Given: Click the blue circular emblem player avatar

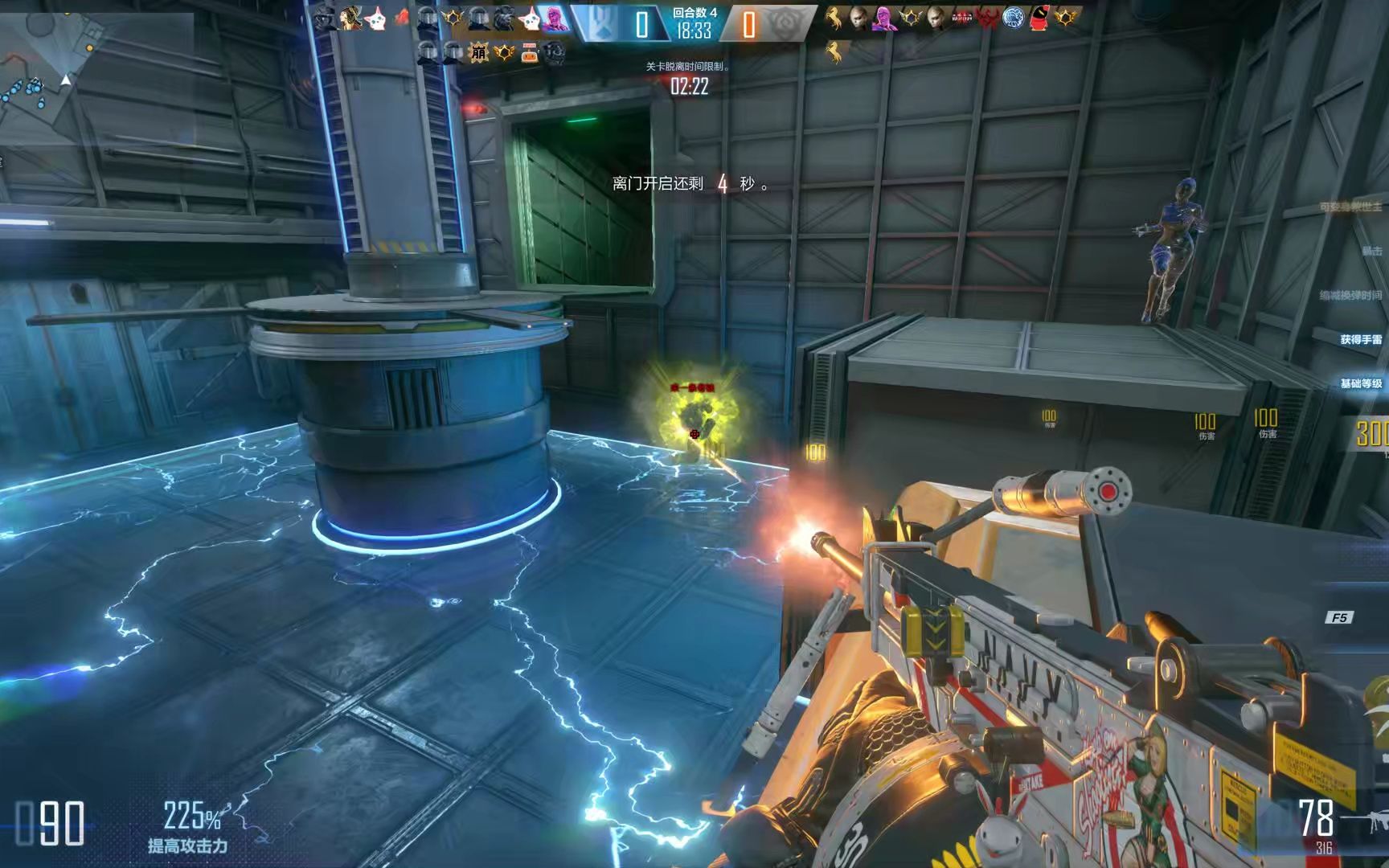Looking at the screenshot, I should click(1013, 18).
